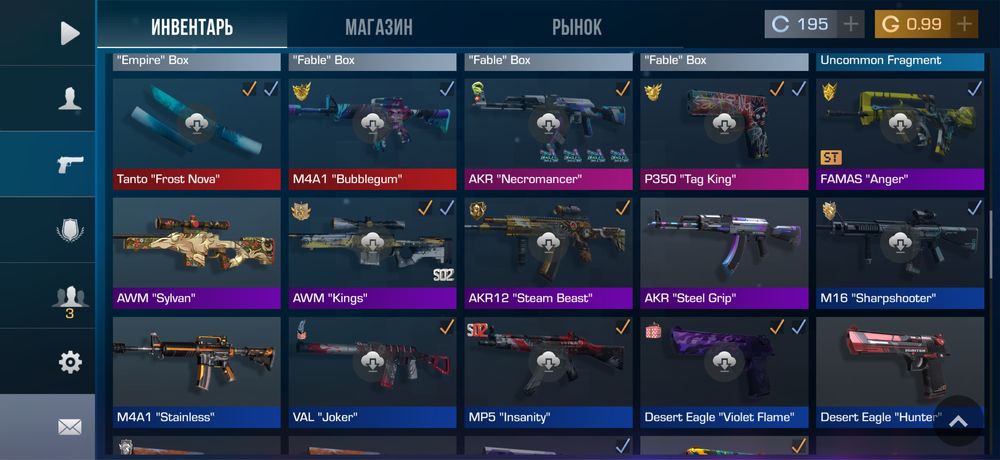Select the Инвентарь tab
The width and height of the screenshot is (1000, 460).
[x=192, y=27]
